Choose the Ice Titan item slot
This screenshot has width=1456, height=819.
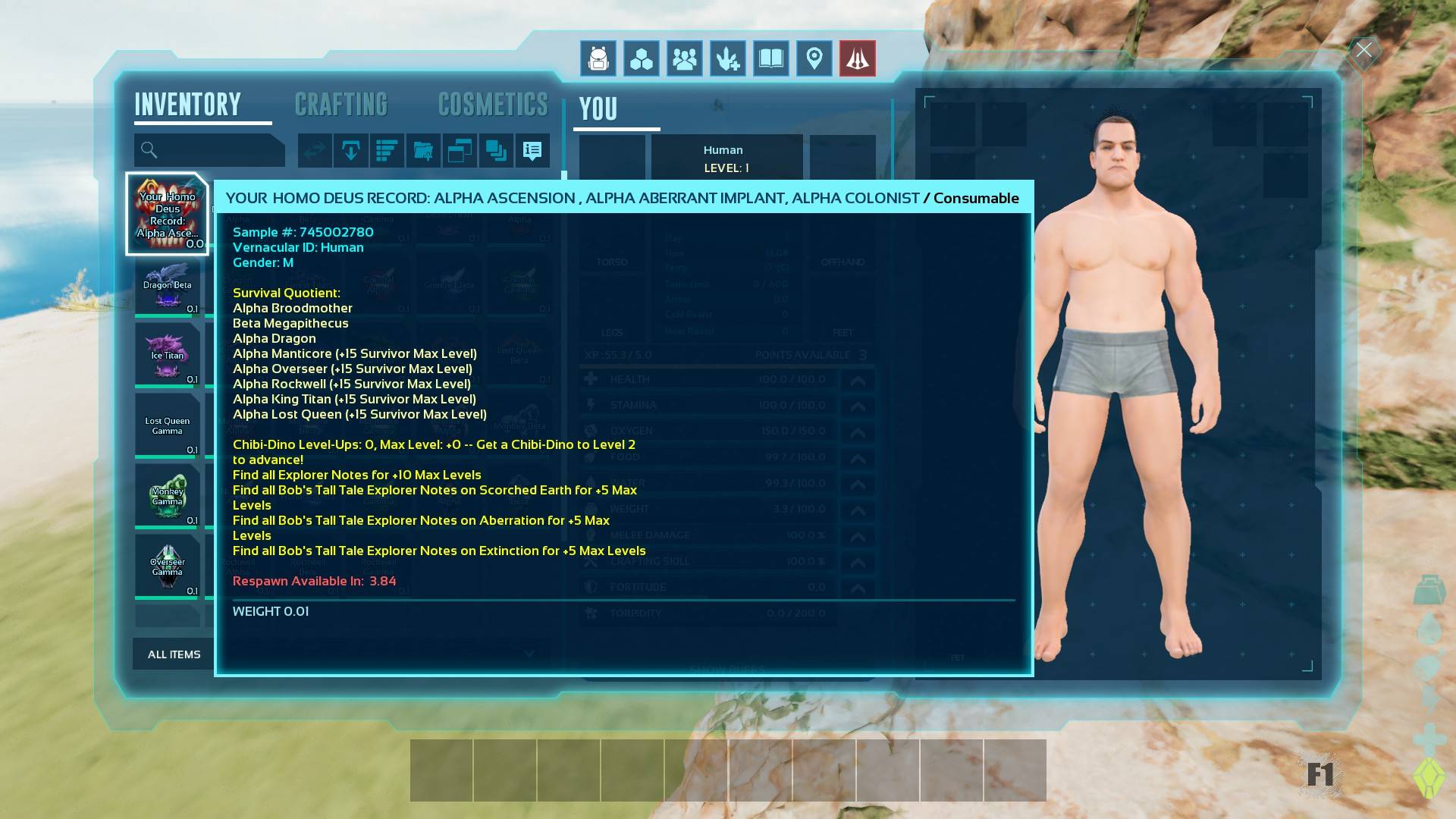point(168,355)
